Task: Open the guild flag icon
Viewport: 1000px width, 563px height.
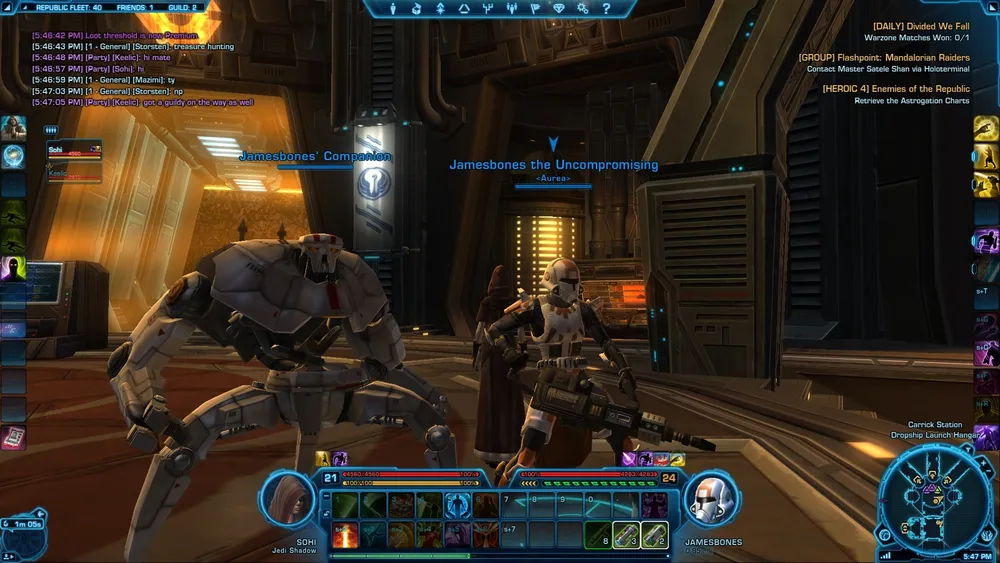Action: click(536, 9)
